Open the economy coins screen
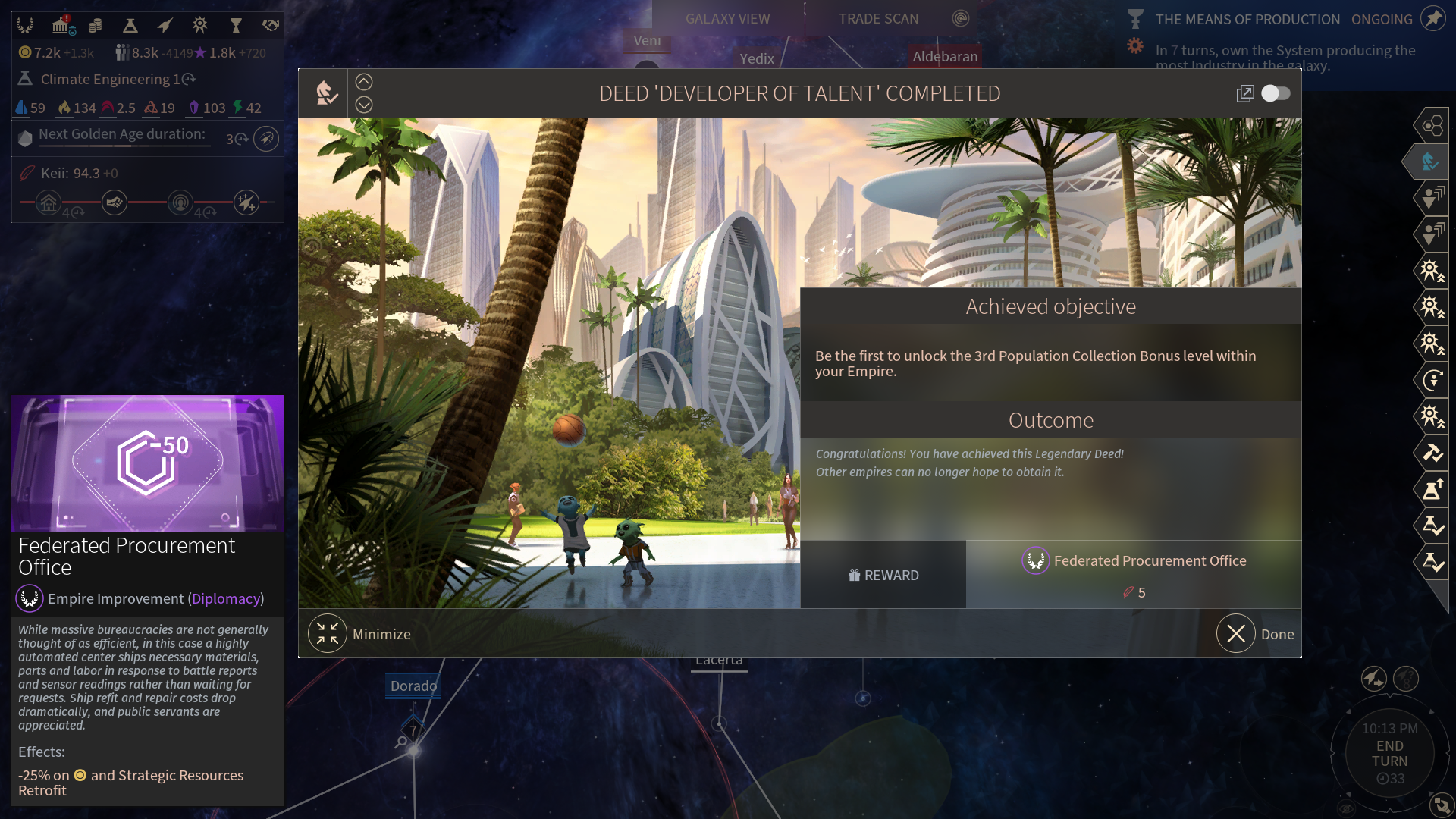Viewport: 1456px width, 819px height. pos(95,26)
